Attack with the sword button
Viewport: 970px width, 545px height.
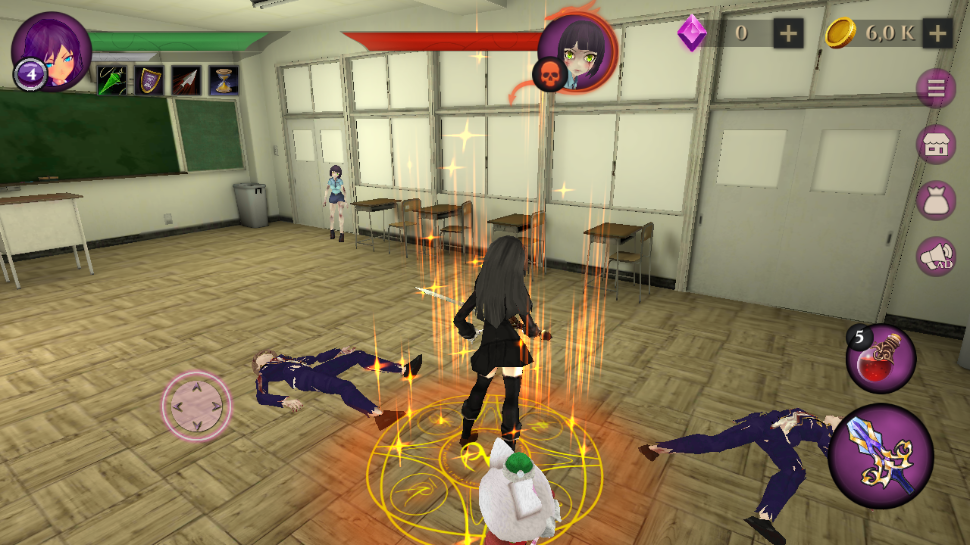coord(881,456)
